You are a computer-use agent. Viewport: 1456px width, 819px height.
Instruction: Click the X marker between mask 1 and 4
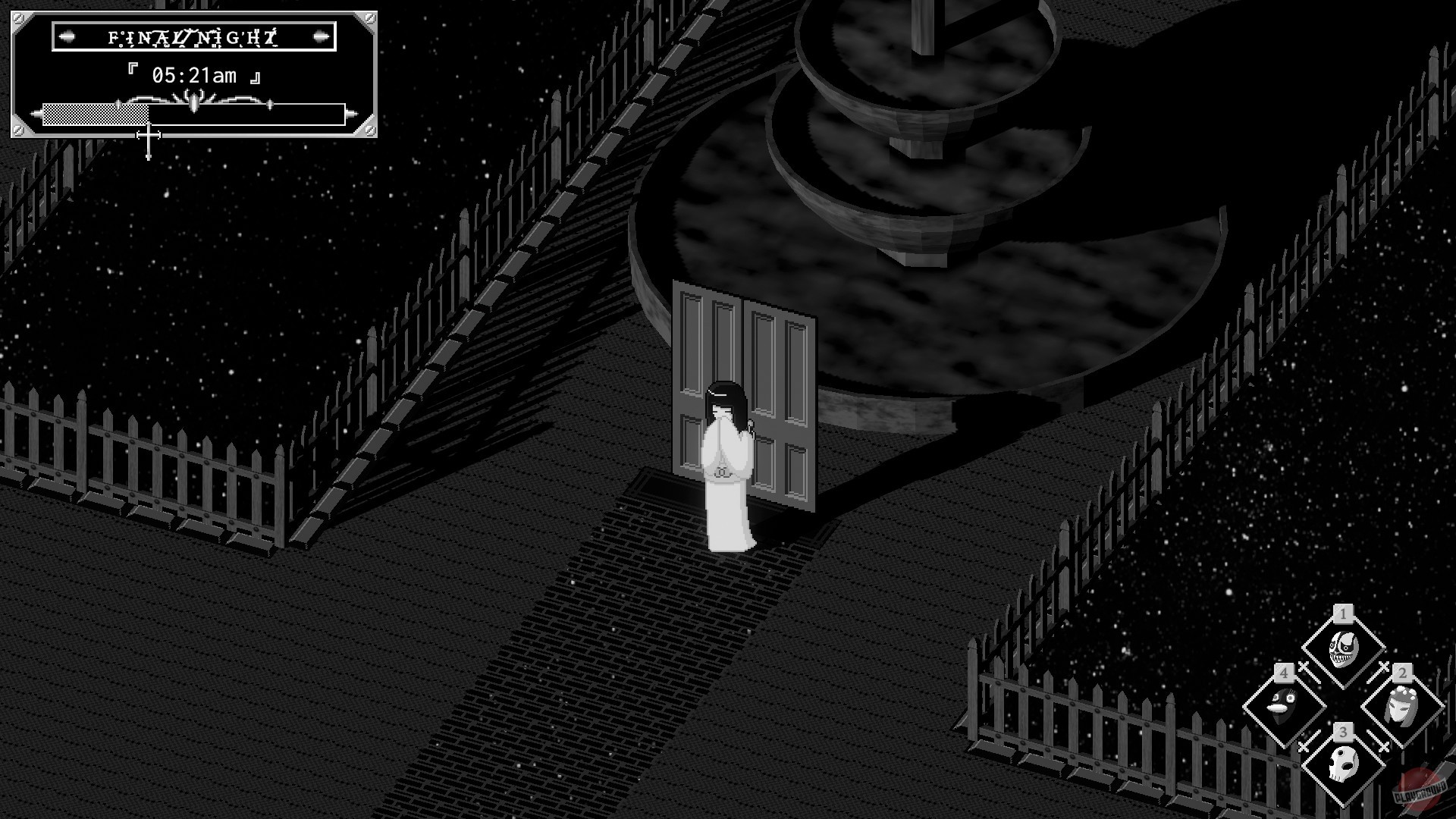click(1304, 665)
